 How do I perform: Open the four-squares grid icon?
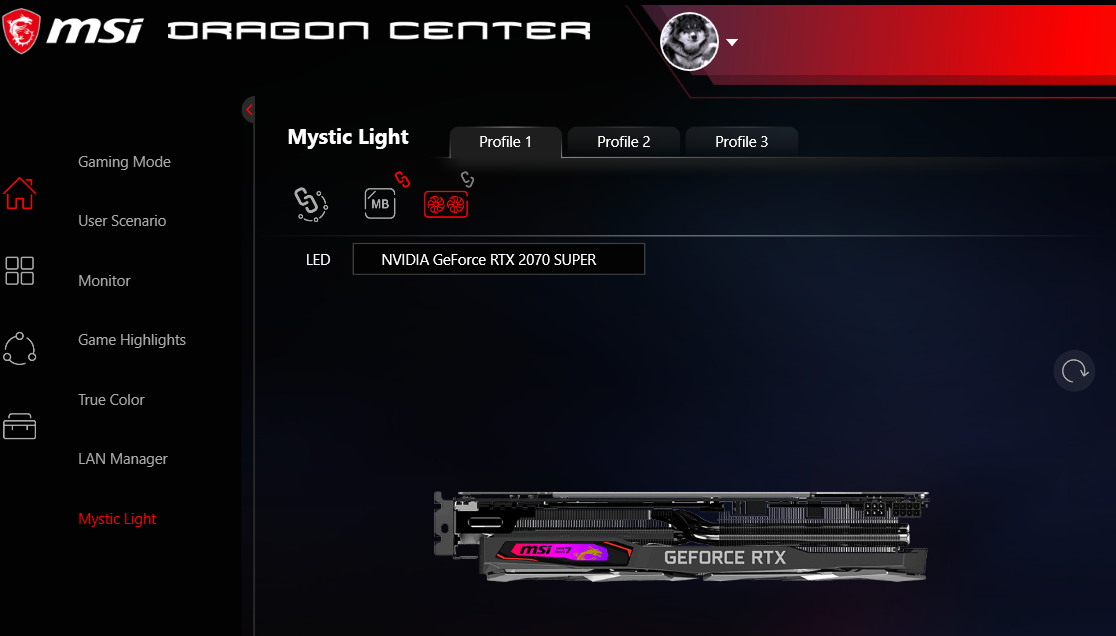pyautogui.click(x=20, y=271)
